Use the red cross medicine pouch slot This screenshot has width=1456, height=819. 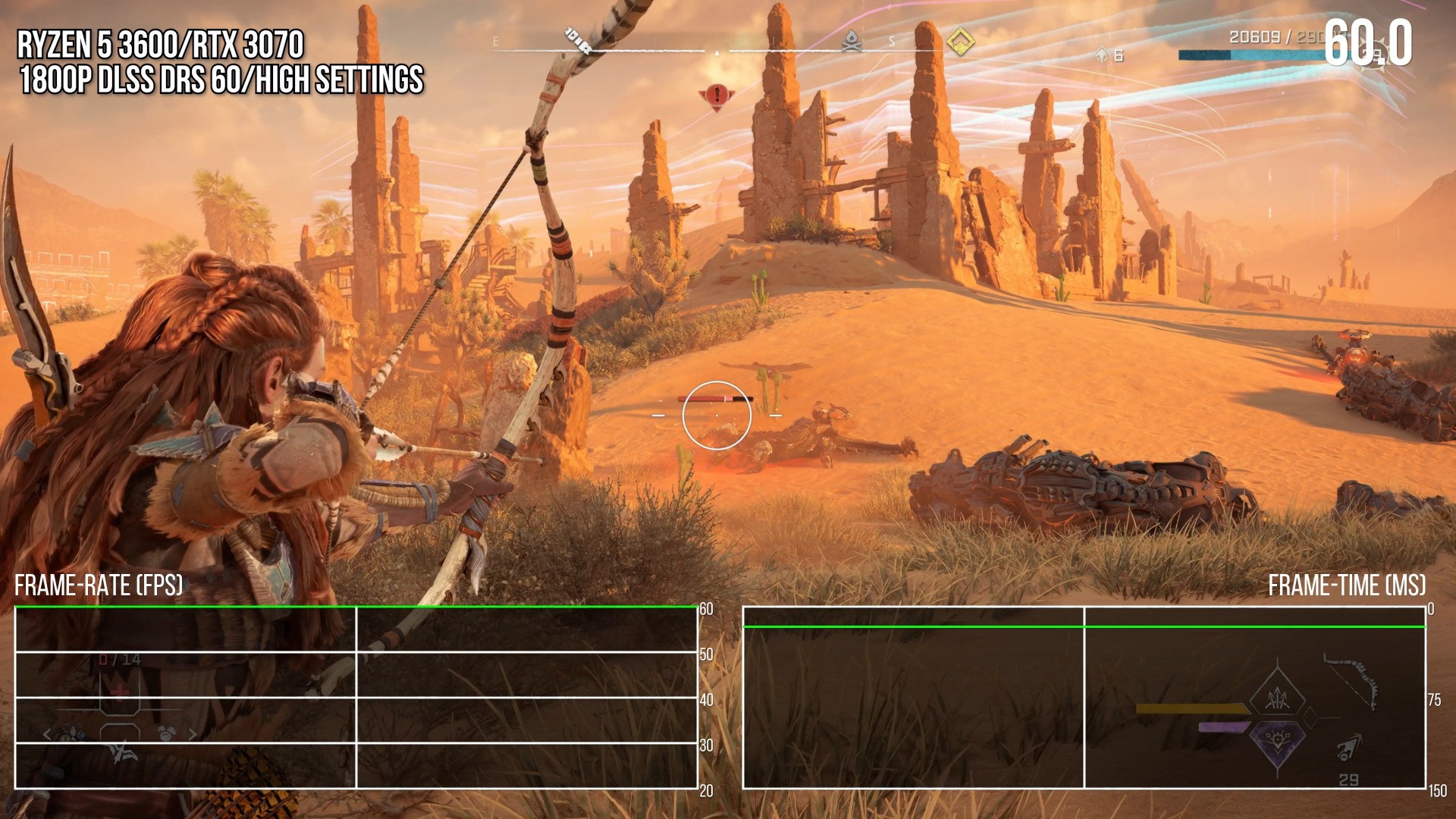pyautogui.click(x=120, y=691)
